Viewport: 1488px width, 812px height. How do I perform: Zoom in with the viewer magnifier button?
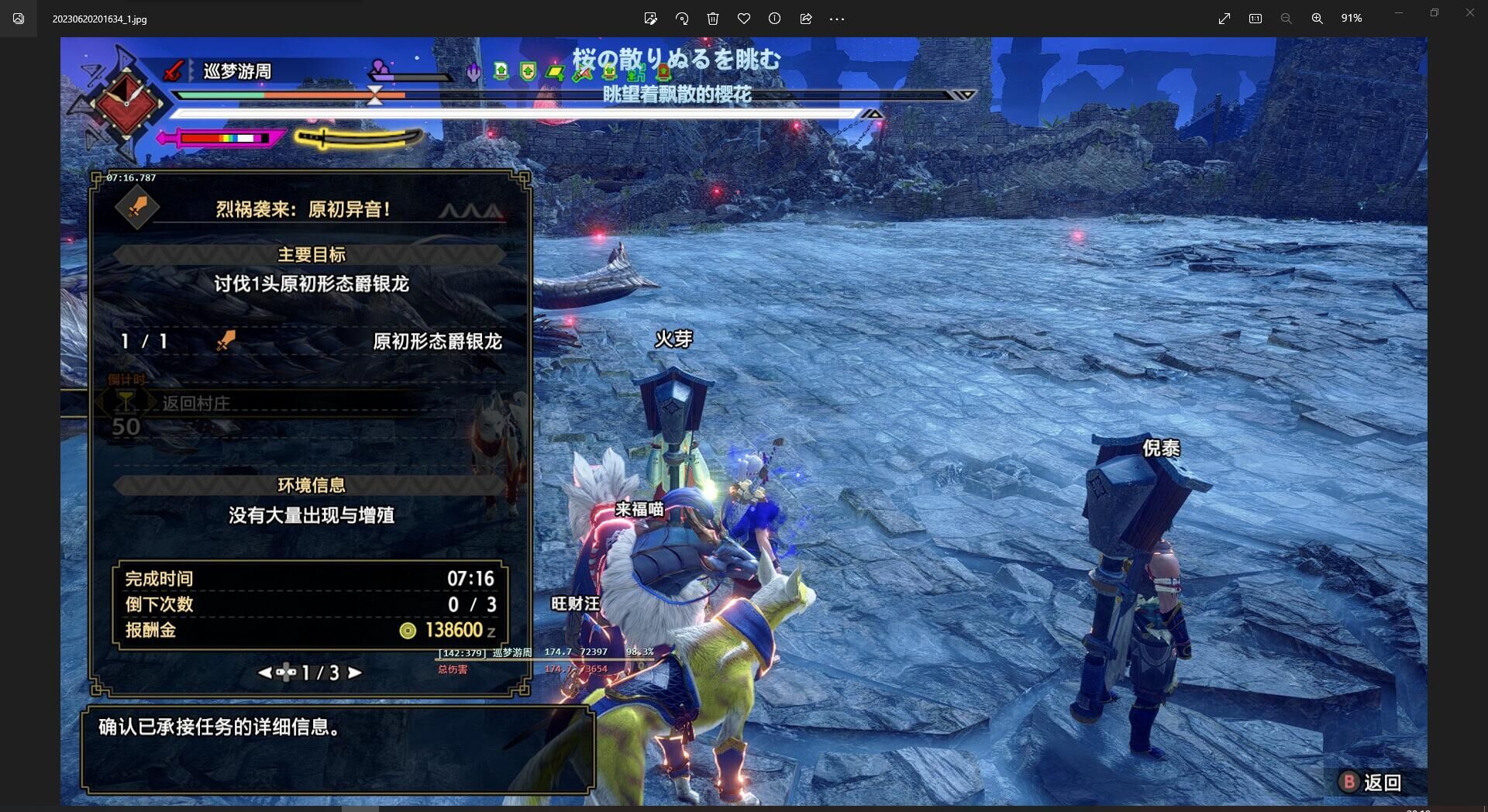click(1317, 19)
